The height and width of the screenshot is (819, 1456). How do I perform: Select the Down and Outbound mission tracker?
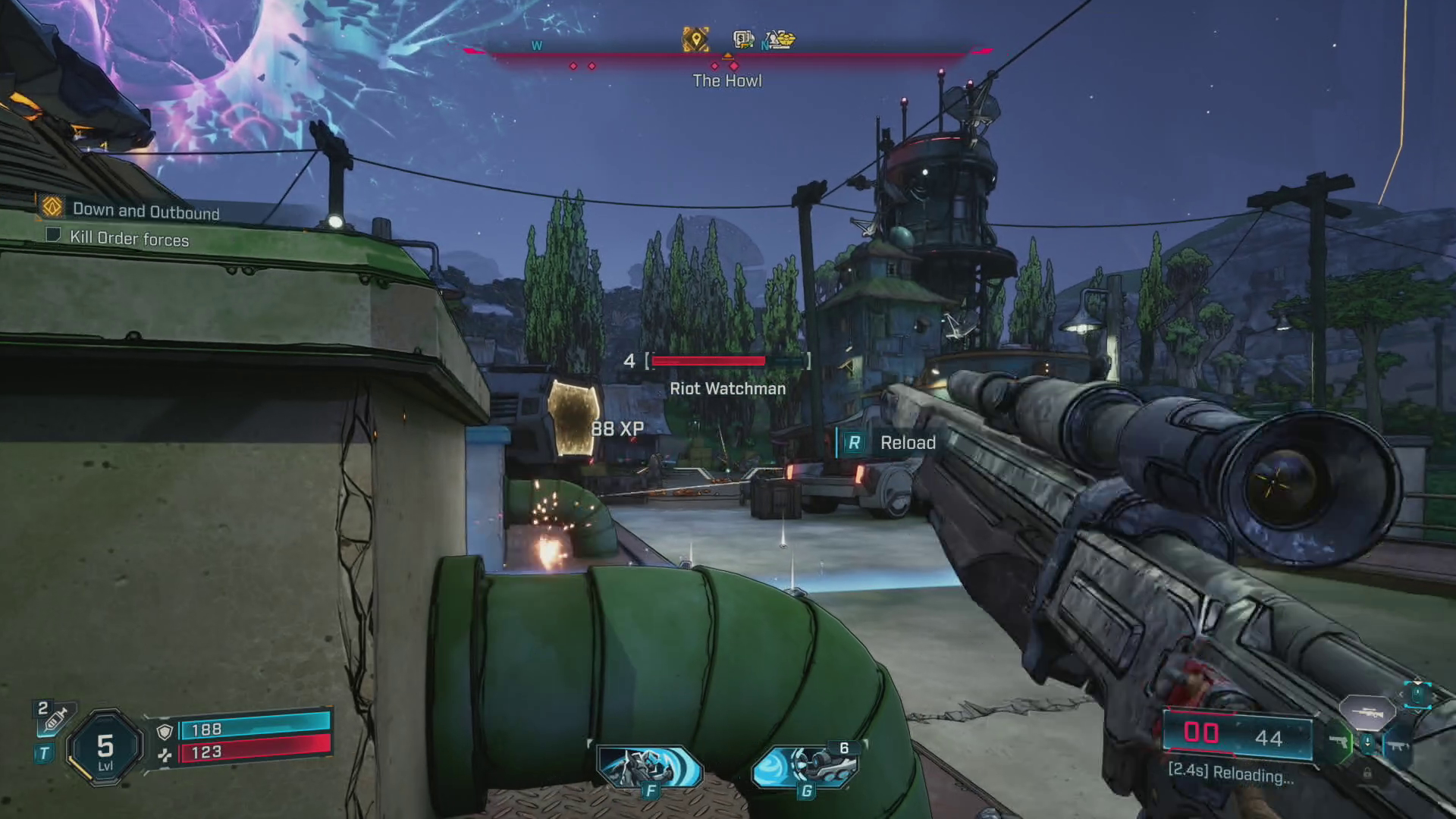[x=145, y=210]
